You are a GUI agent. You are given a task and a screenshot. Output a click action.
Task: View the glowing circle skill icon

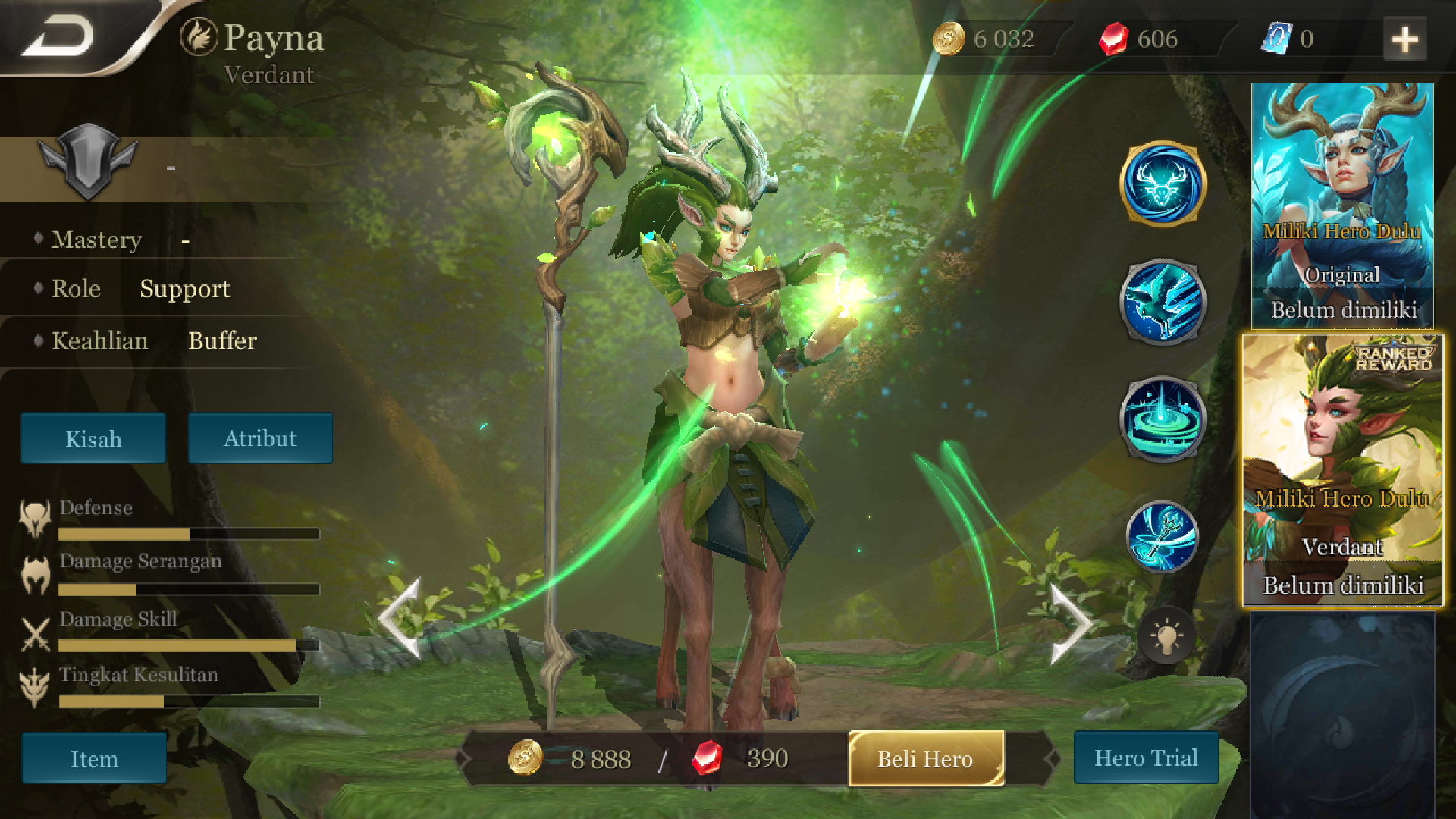point(1163,419)
